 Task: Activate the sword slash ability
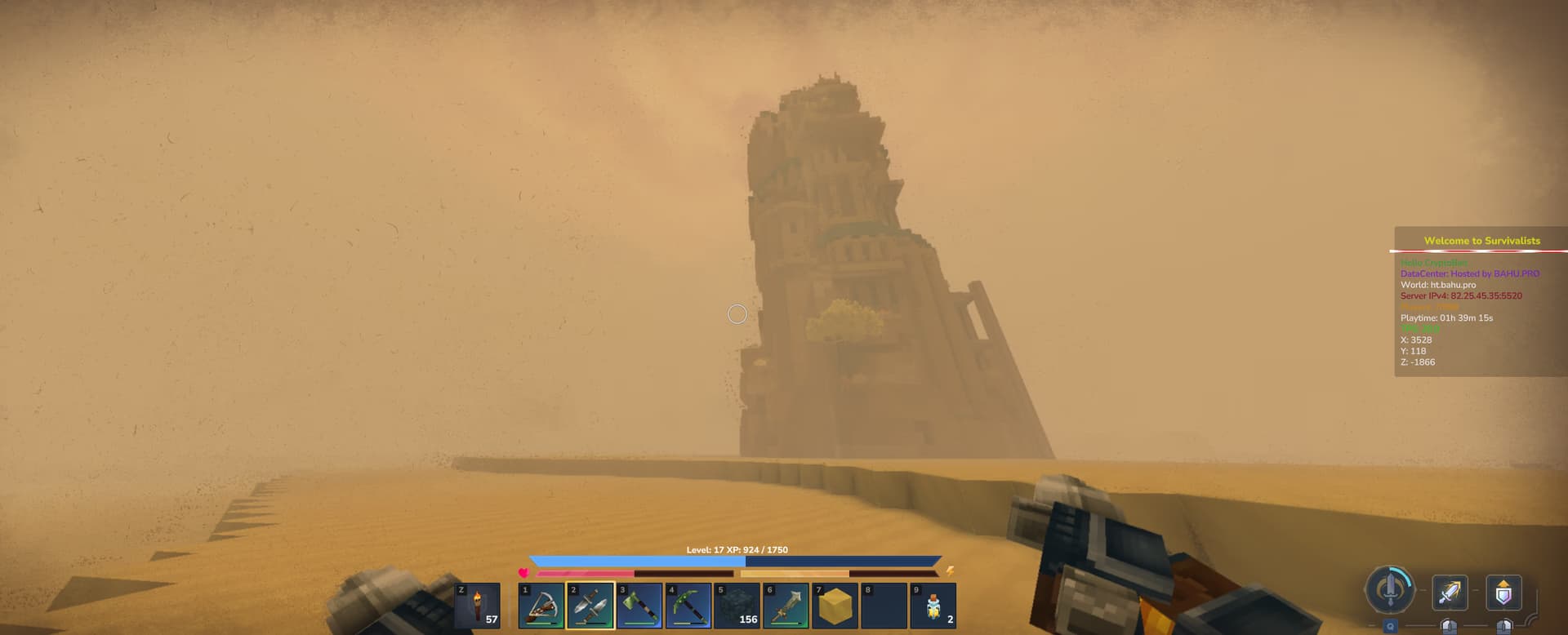click(x=1448, y=593)
